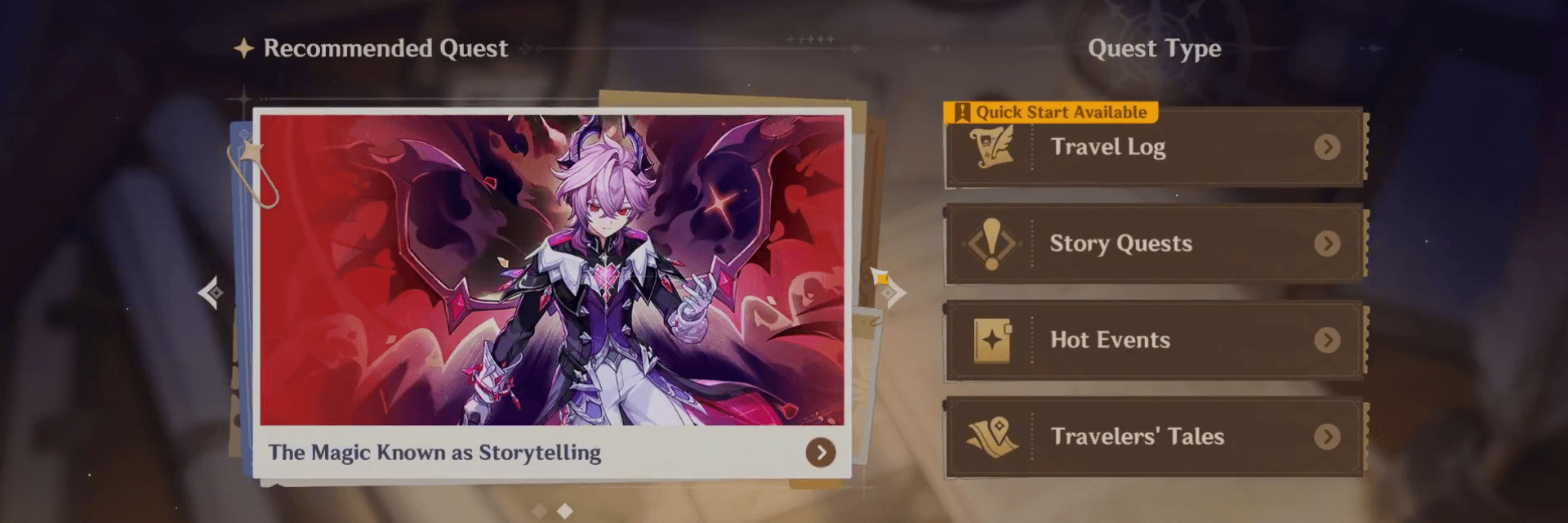Screen dimensions: 1568x523
Task: Open The Magic Known as Storytelling quest
Action: (x=820, y=452)
